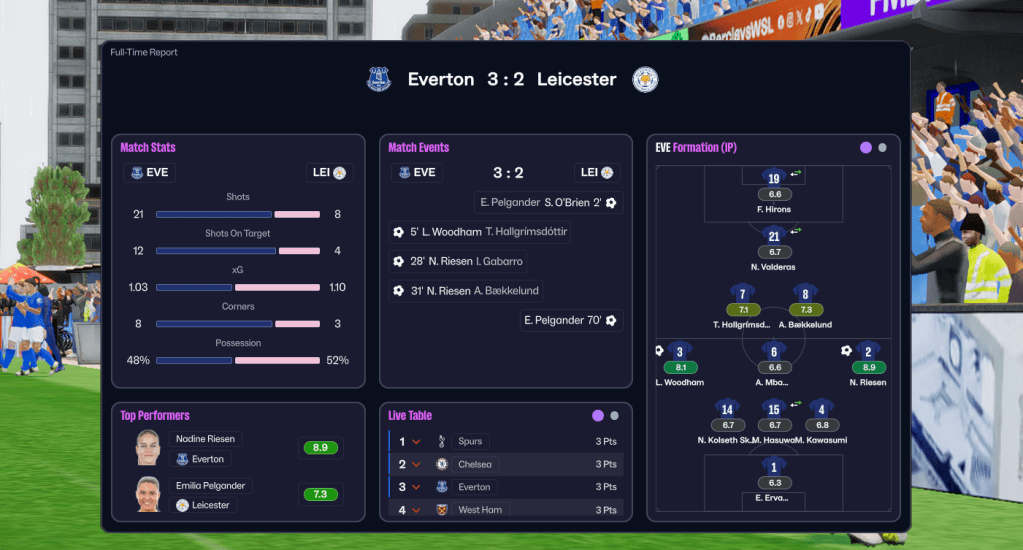Pick goalkeeper number 1 shirt in formation
Screen dimensions: 1023x550
(x=774, y=466)
